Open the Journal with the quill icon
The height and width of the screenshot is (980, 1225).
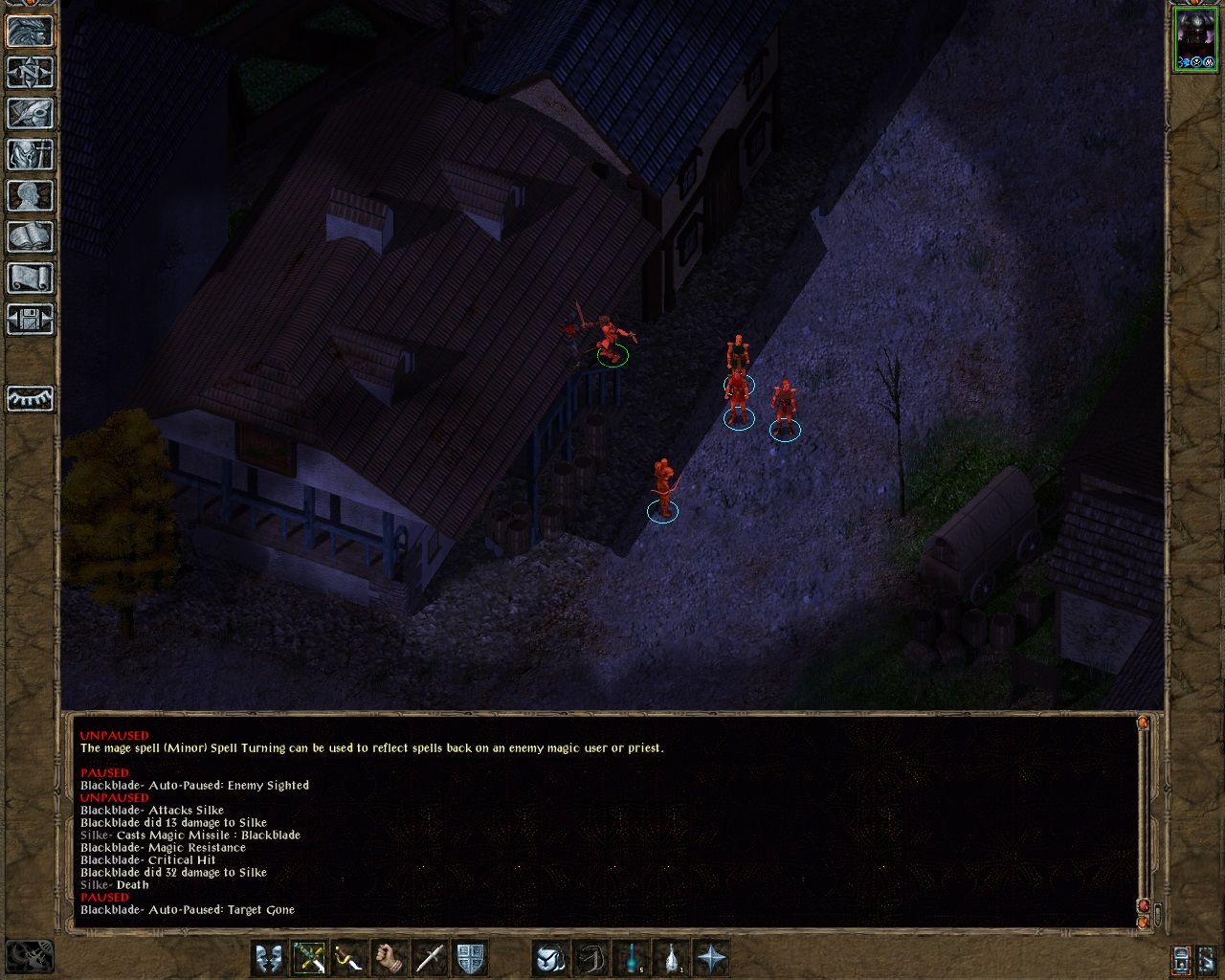(28, 112)
